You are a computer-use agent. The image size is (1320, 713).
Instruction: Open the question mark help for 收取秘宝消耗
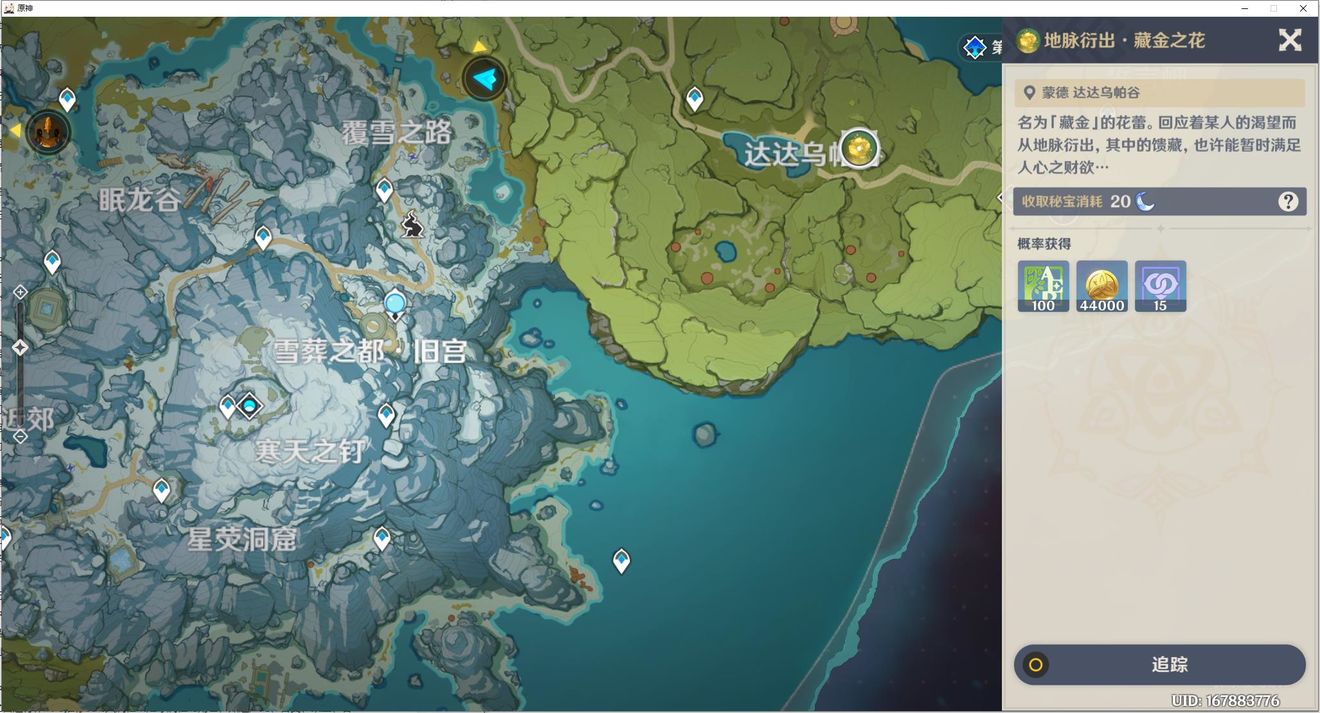click(1288, 202)
